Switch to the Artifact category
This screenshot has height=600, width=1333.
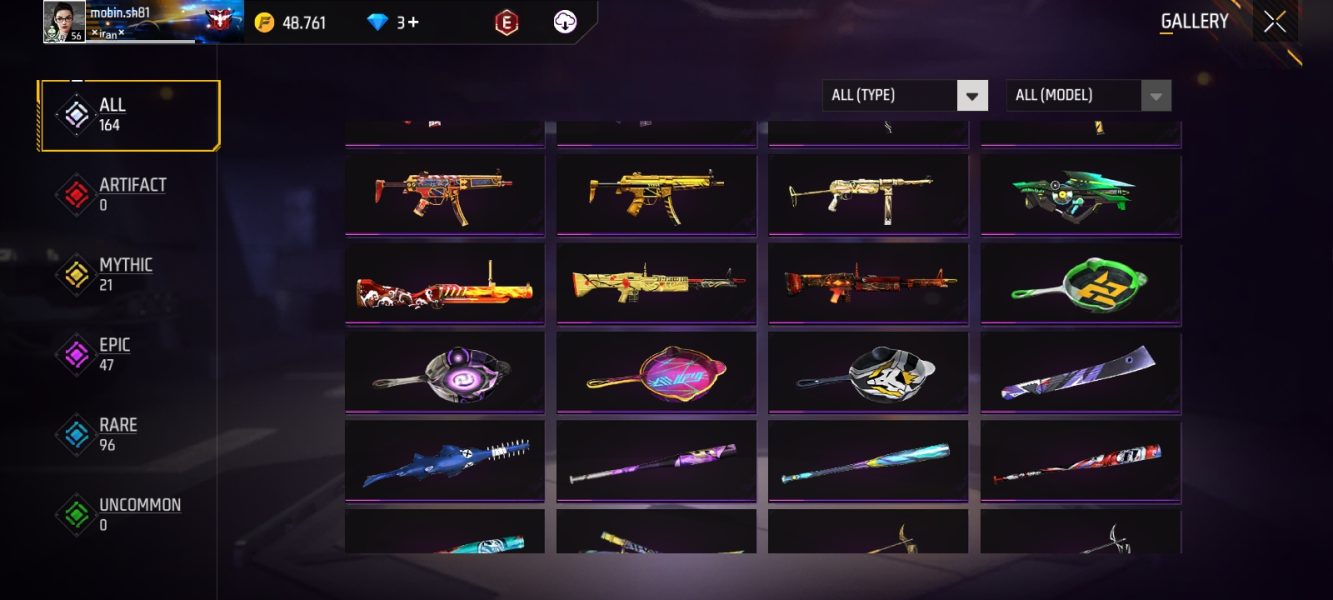click(129, 195)
